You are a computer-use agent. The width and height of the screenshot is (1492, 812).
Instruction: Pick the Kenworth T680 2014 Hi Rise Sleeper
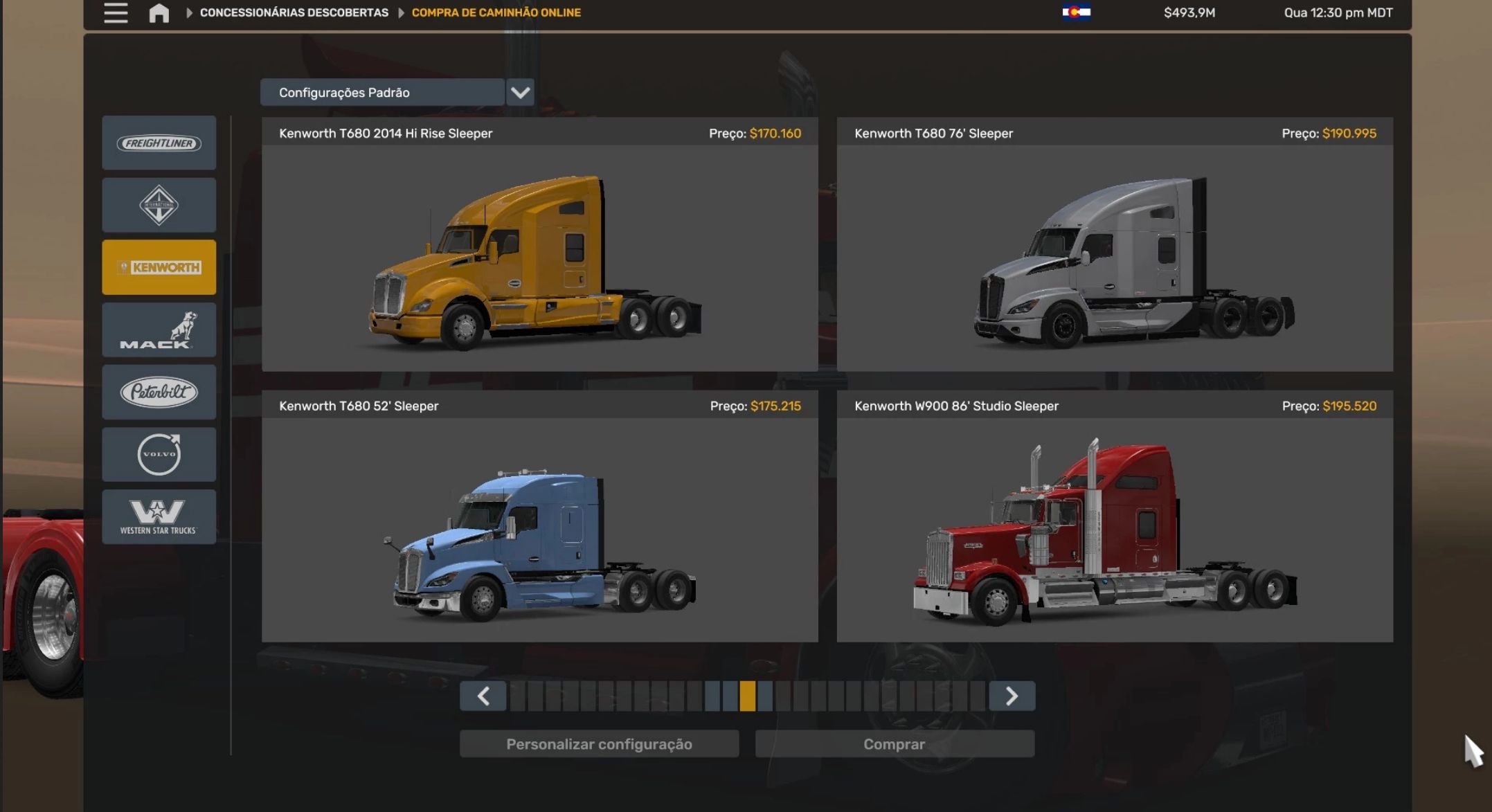[x=539, y=256]
